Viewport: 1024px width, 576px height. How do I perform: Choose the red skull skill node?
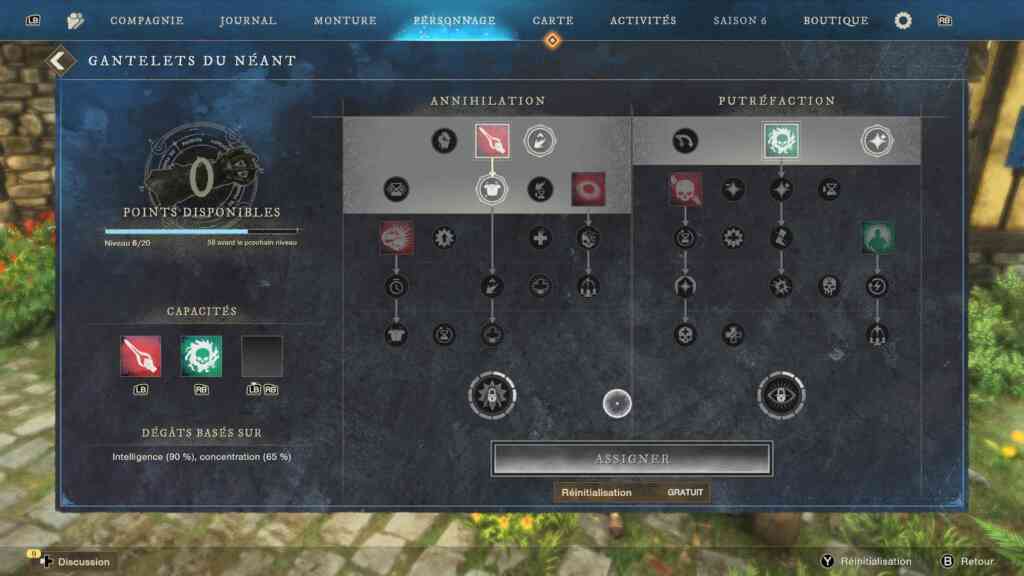click(x=685, y=189)
